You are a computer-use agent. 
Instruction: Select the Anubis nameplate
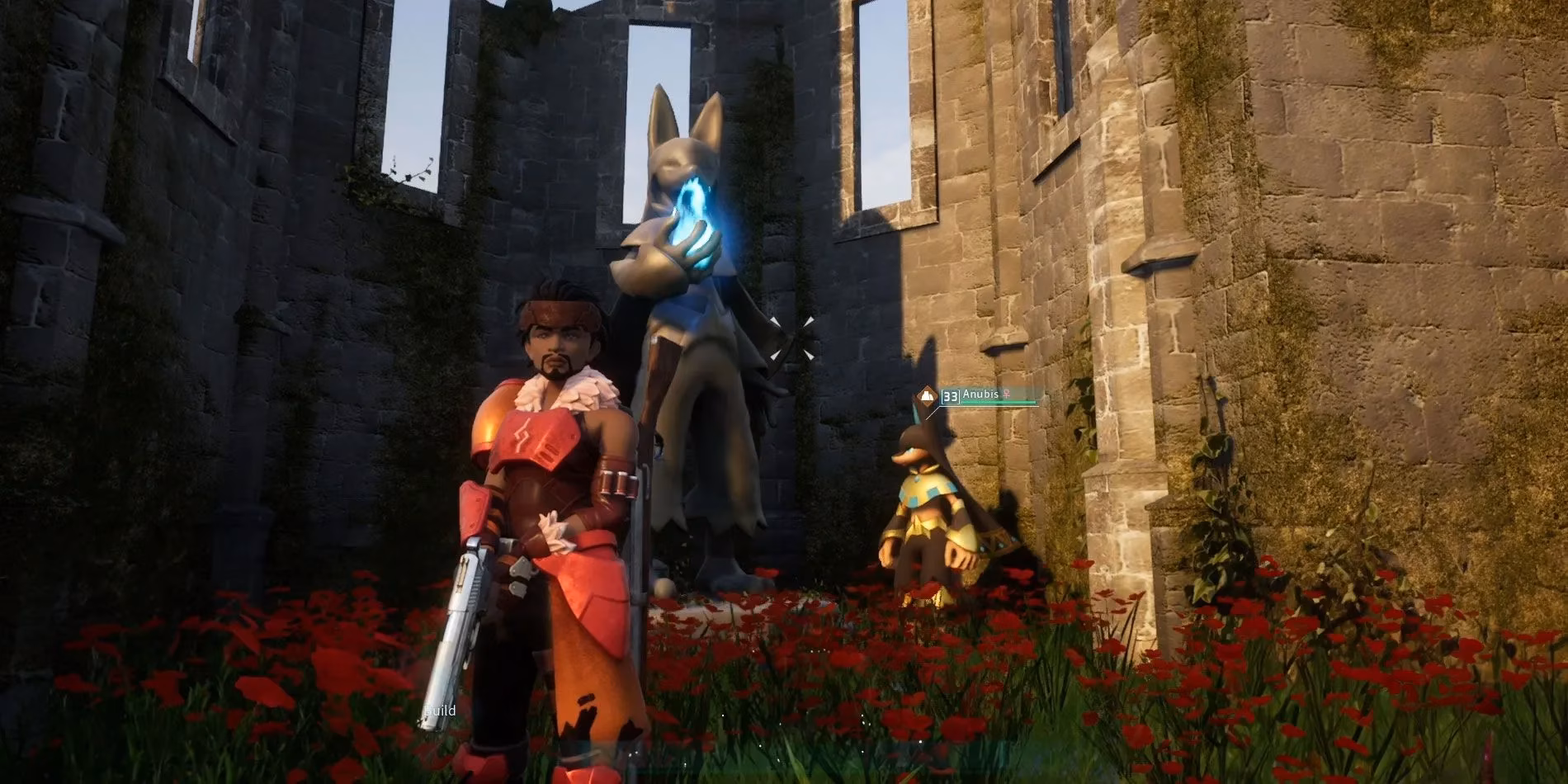tap(980, 394)
